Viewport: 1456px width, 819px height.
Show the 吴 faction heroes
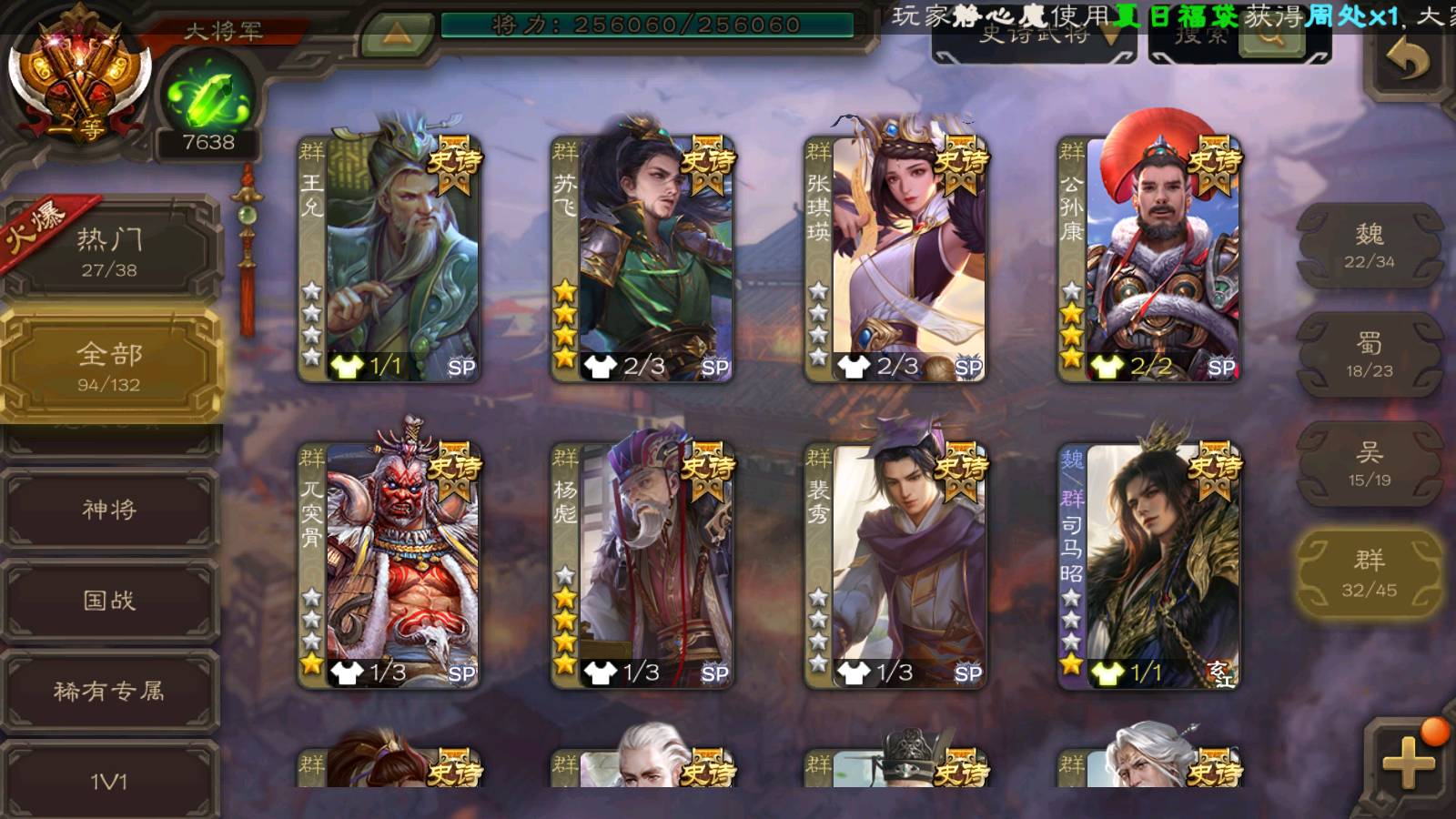point(1370,464)
